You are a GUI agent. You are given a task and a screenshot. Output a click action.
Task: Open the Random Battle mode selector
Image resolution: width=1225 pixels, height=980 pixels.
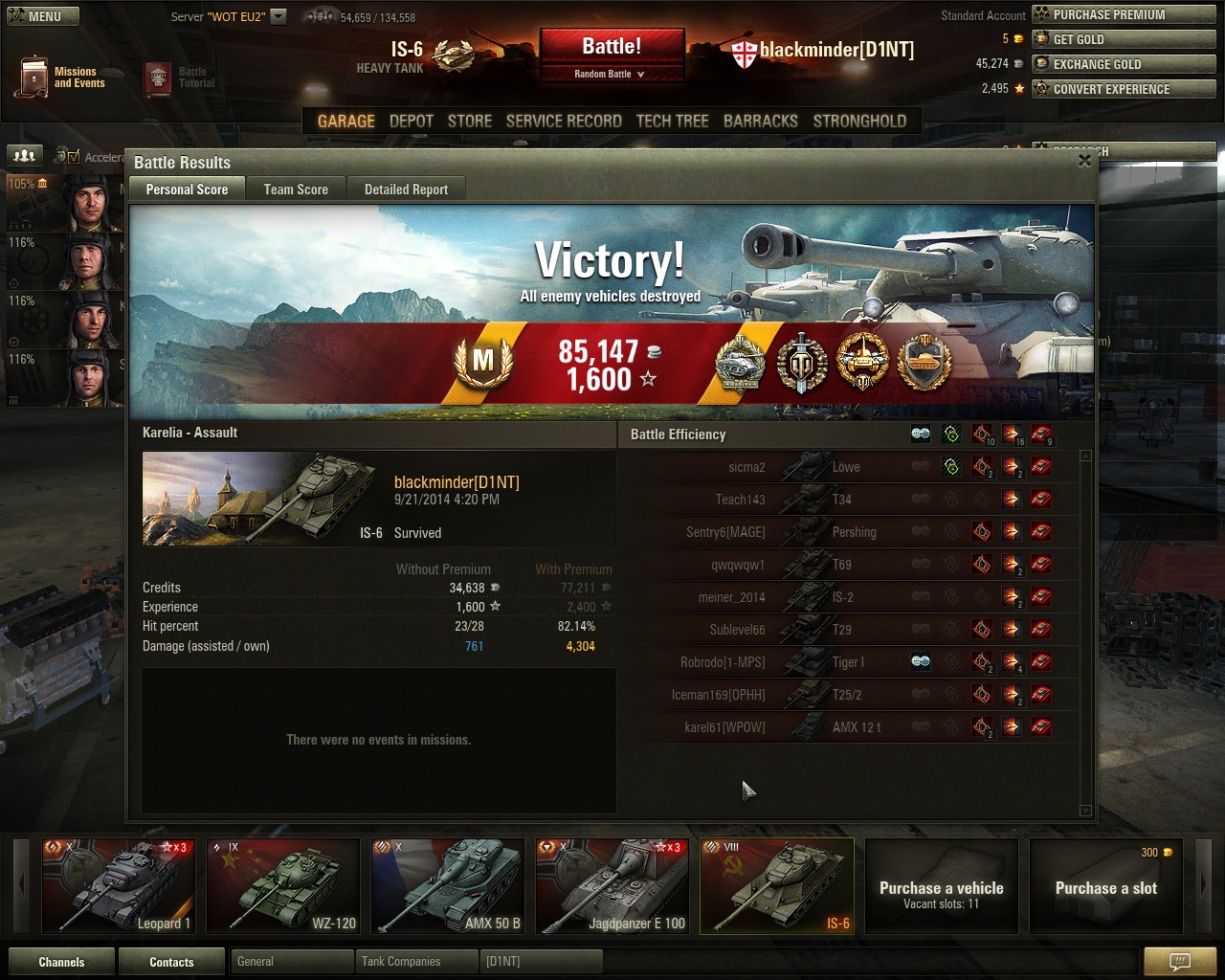pyautogui.click(x=612, y=72)
